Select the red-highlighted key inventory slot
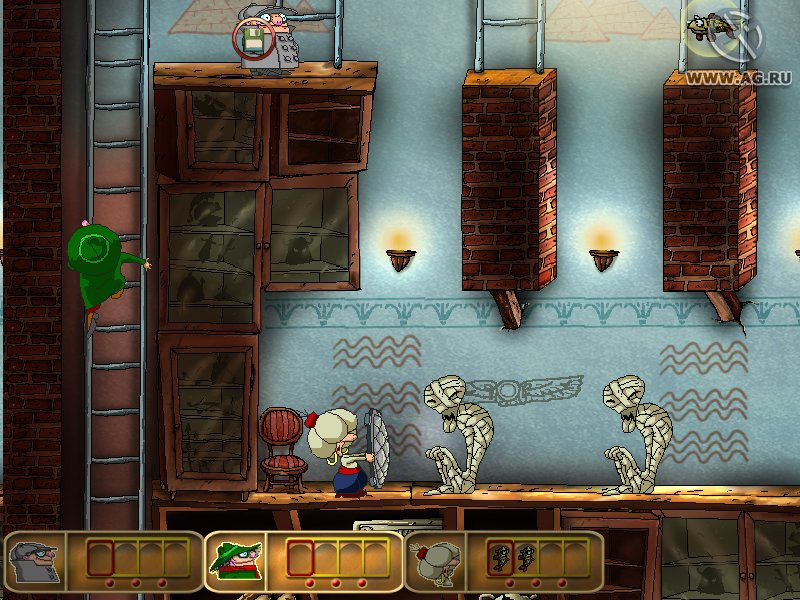The image size is (800, 600). [501, 557]
